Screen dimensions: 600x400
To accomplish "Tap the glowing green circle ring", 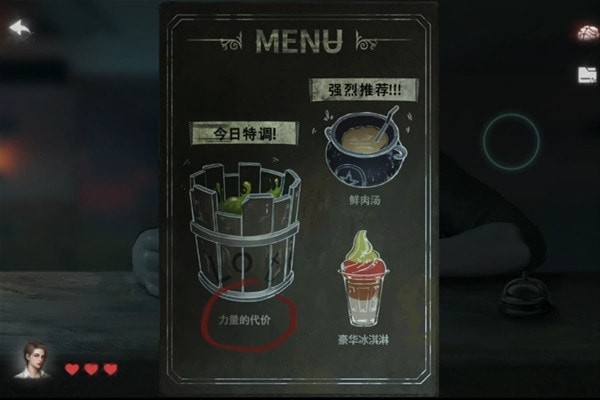I will coord(511,141).
